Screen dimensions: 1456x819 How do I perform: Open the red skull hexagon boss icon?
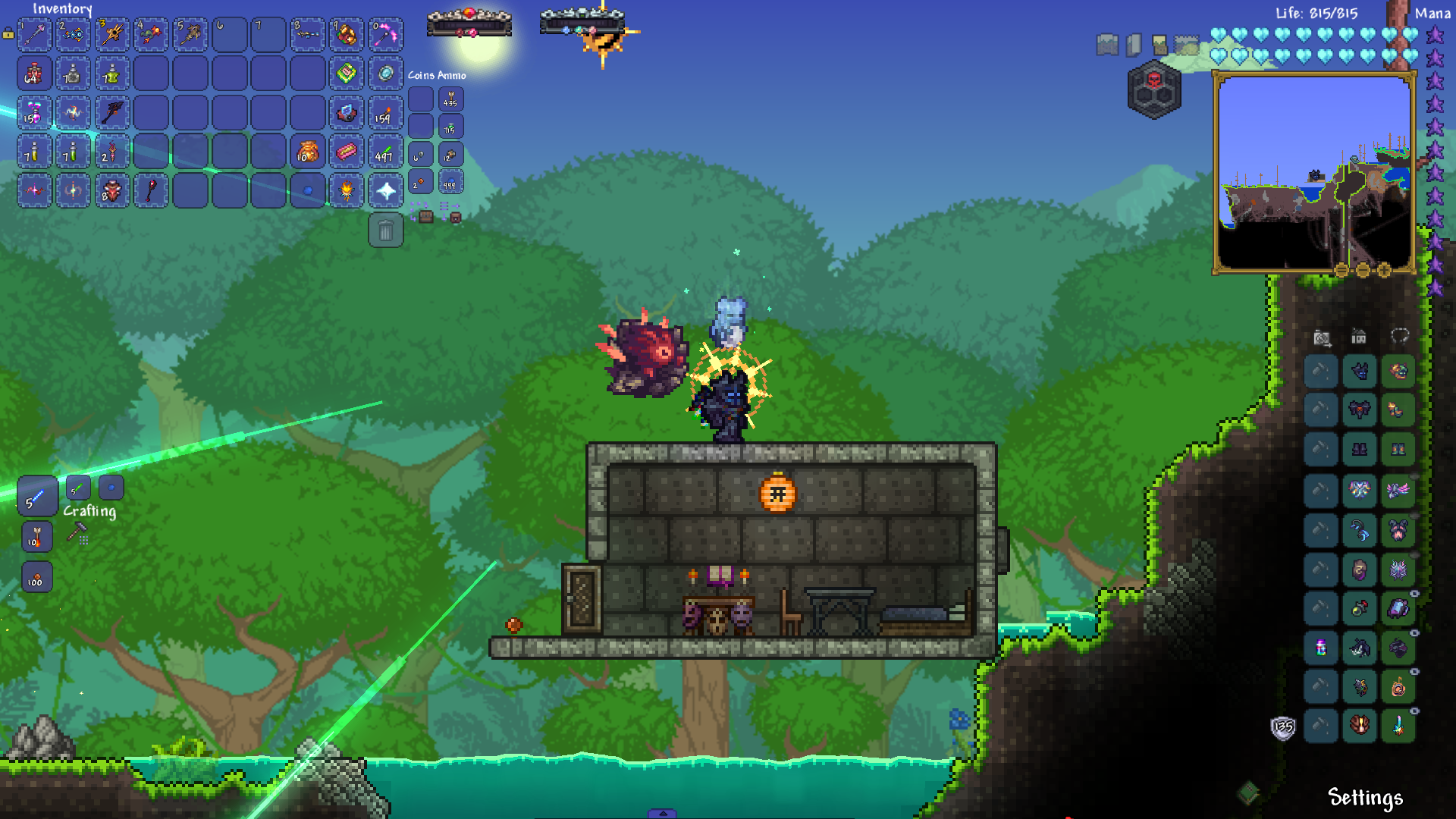click(1153, 89)
